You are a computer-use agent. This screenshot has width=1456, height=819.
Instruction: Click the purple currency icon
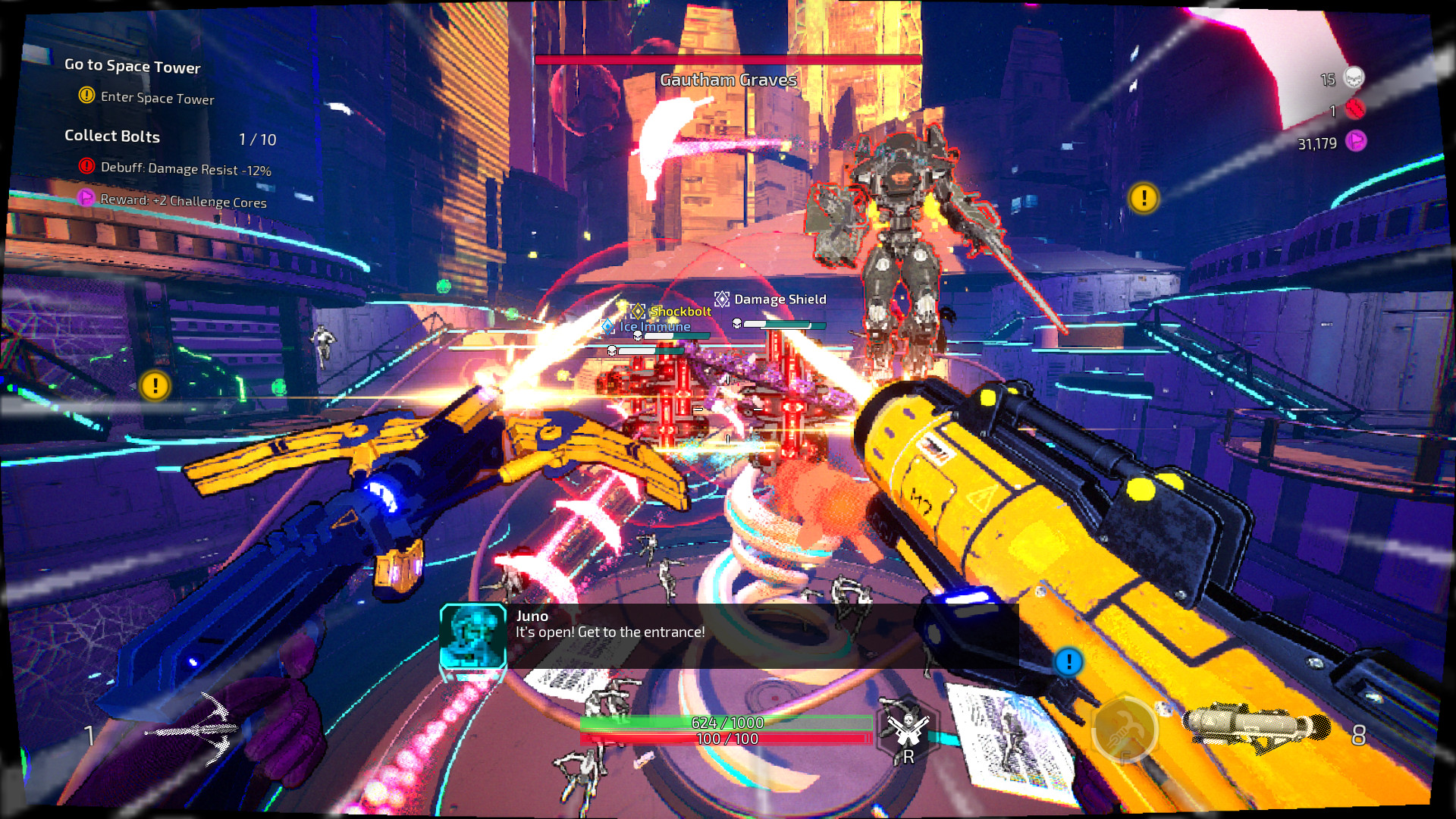point(1356,141)
